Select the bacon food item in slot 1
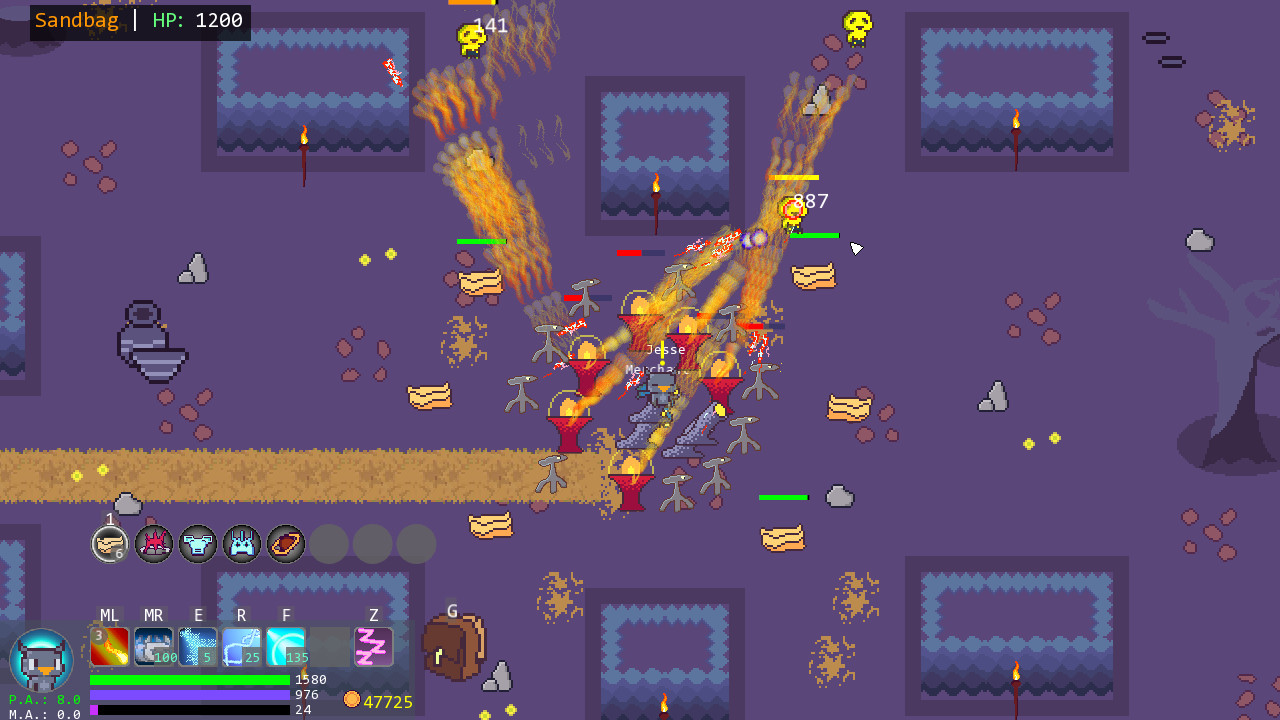The width and height of the screenshot is (1280, 720). click(x=110, y=544)
